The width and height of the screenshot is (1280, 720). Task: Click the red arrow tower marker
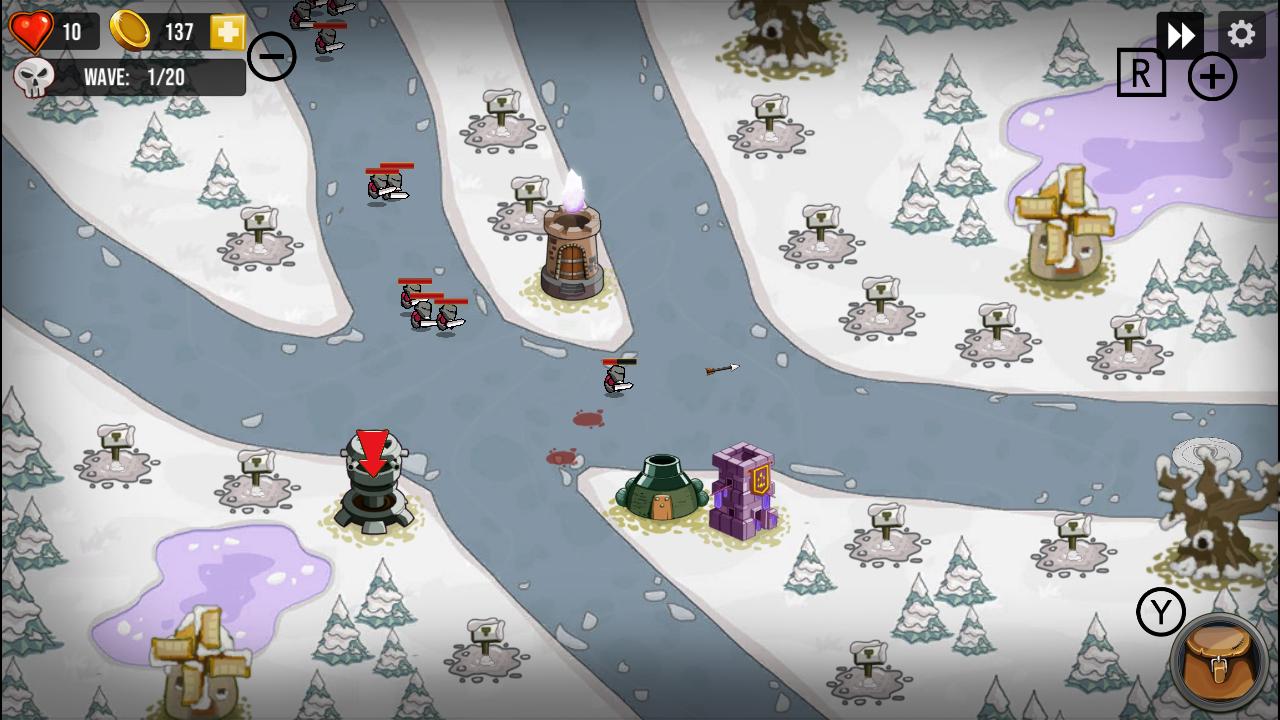pos(374,452)
